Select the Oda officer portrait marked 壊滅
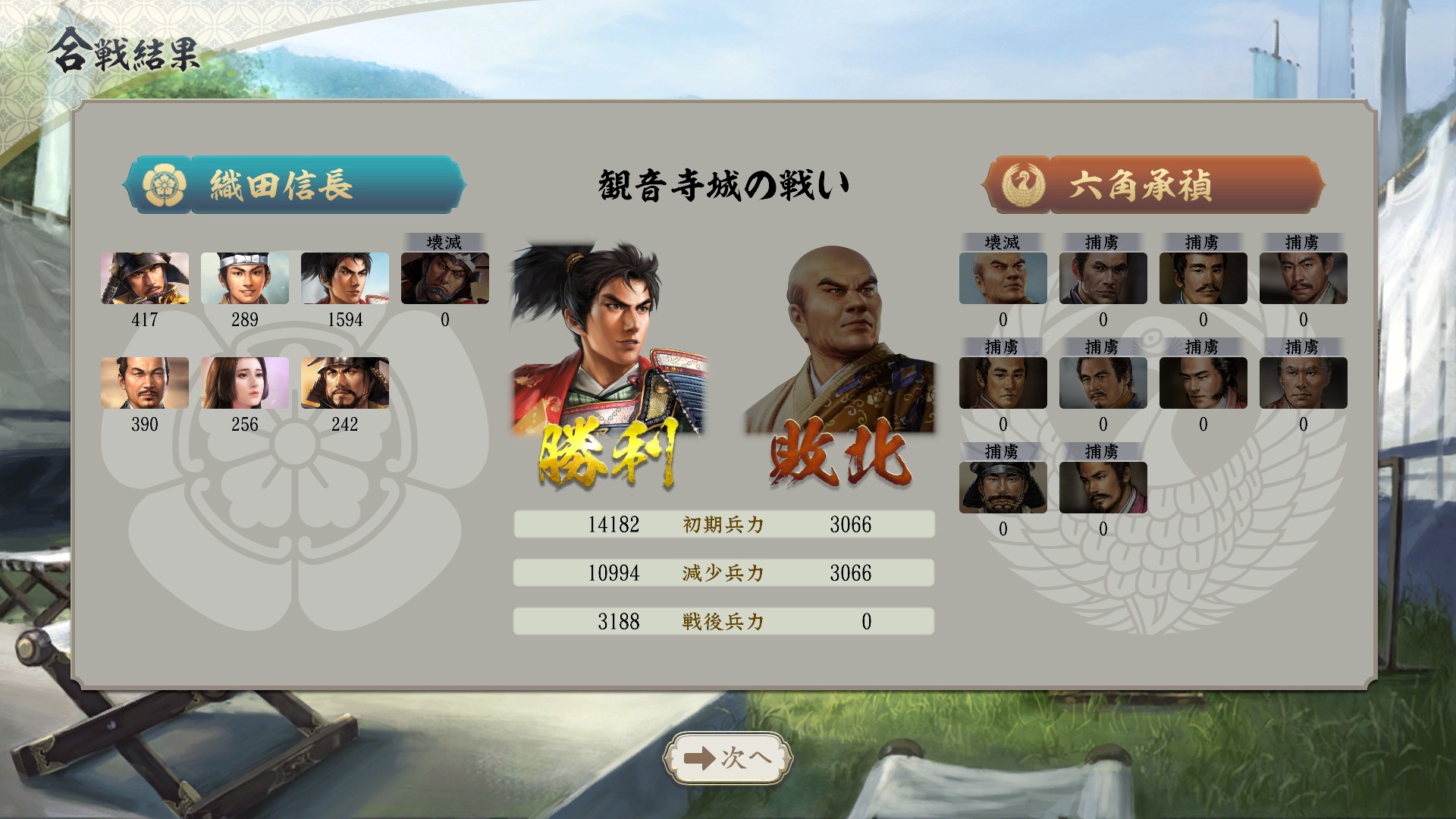Viewport: 1456px width, 819px height. coord(445,278)
